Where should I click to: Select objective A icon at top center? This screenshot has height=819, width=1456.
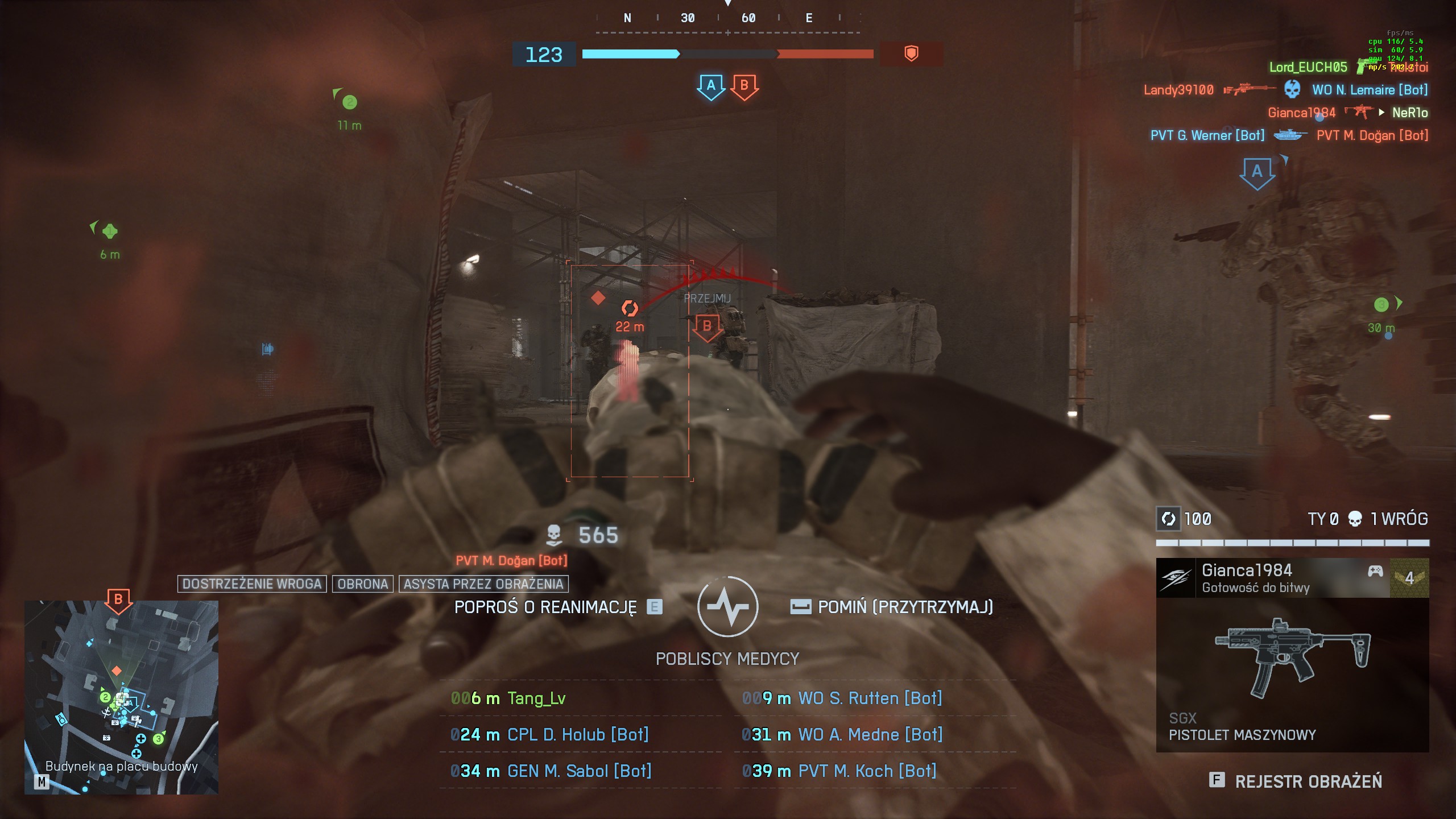[x=710, y=86]
